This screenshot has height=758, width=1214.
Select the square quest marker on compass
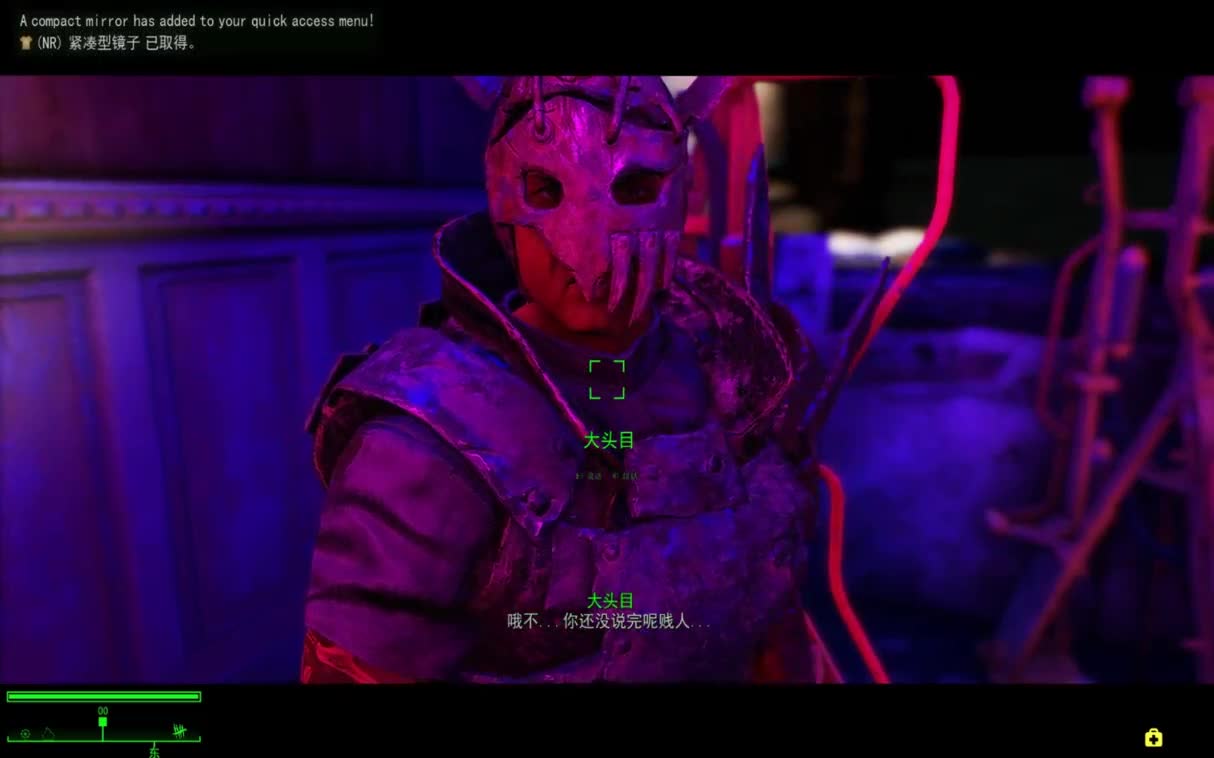102,721
